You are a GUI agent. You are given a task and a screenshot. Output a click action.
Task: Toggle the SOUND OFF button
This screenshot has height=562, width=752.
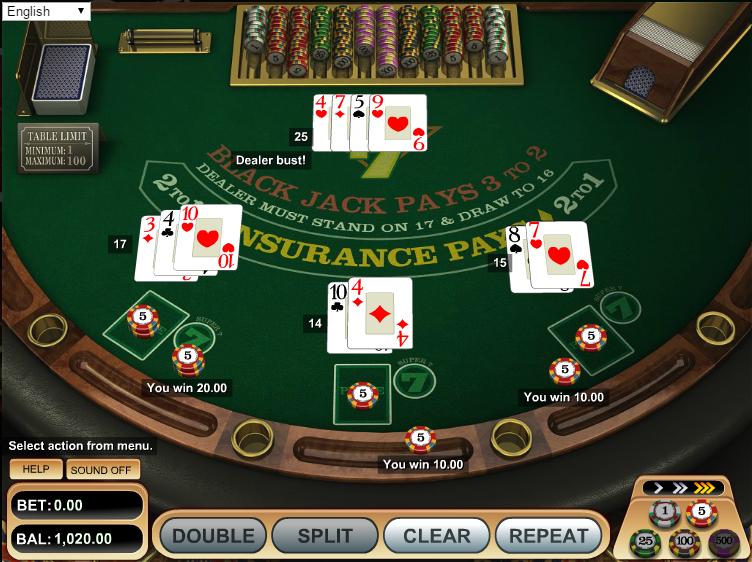[x=103, y=469]
